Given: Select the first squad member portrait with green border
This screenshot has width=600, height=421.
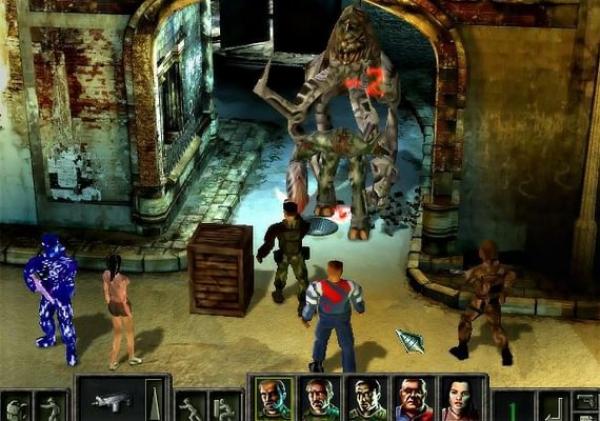Looking at the screenshot, I should 274,399.
